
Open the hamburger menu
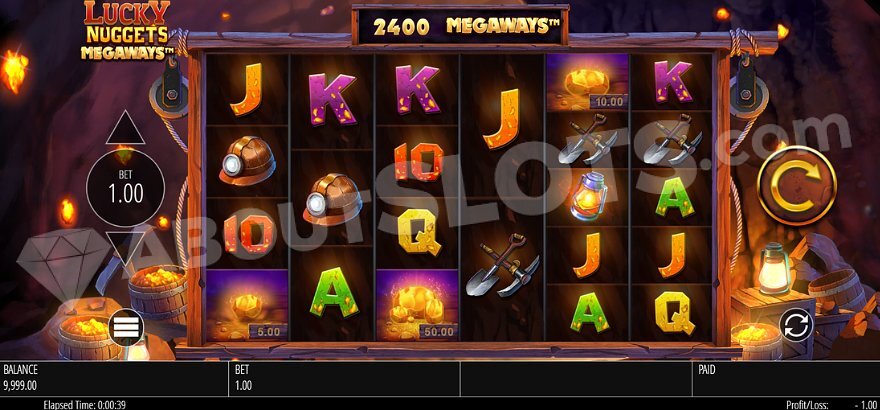pyautogui.click(x=126, y=327)
